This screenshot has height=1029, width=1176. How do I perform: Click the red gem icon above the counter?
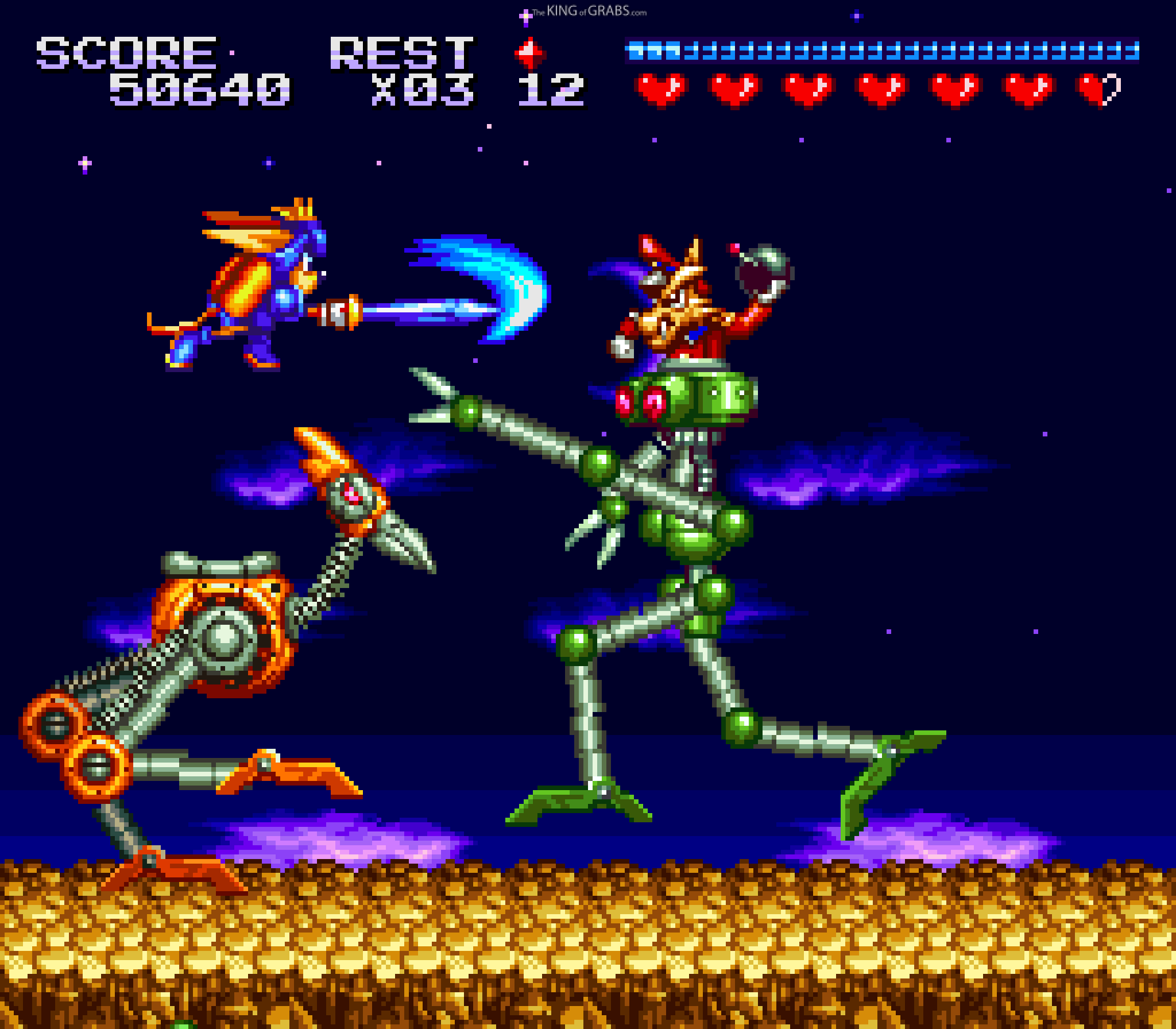tap(531, 52)
